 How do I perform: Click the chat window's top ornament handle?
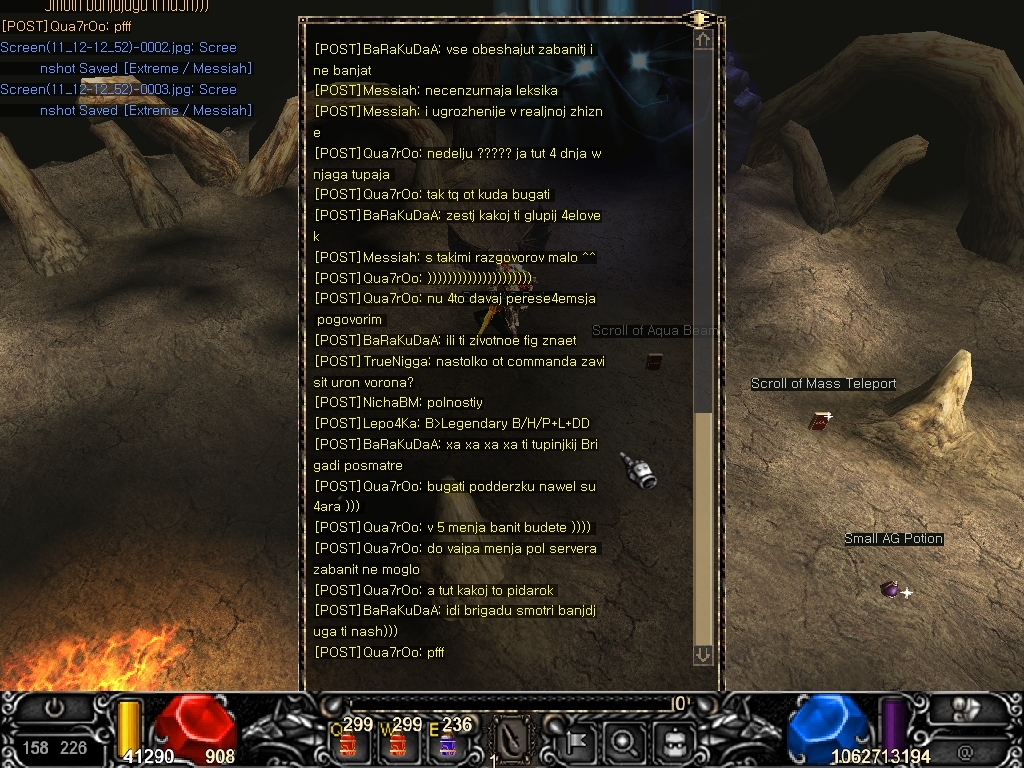coord(700,18)
